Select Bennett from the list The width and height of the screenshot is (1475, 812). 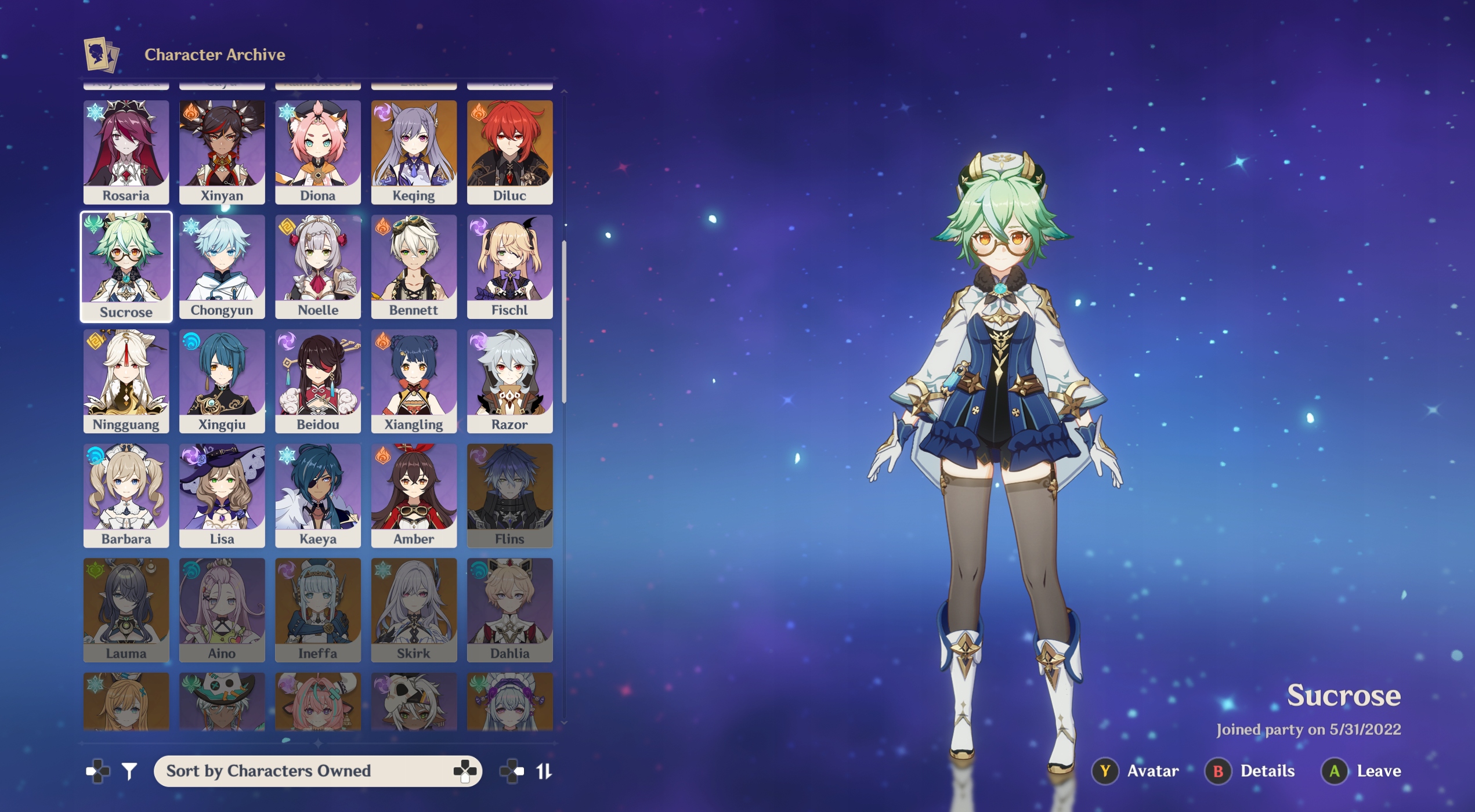coord(414,266)
